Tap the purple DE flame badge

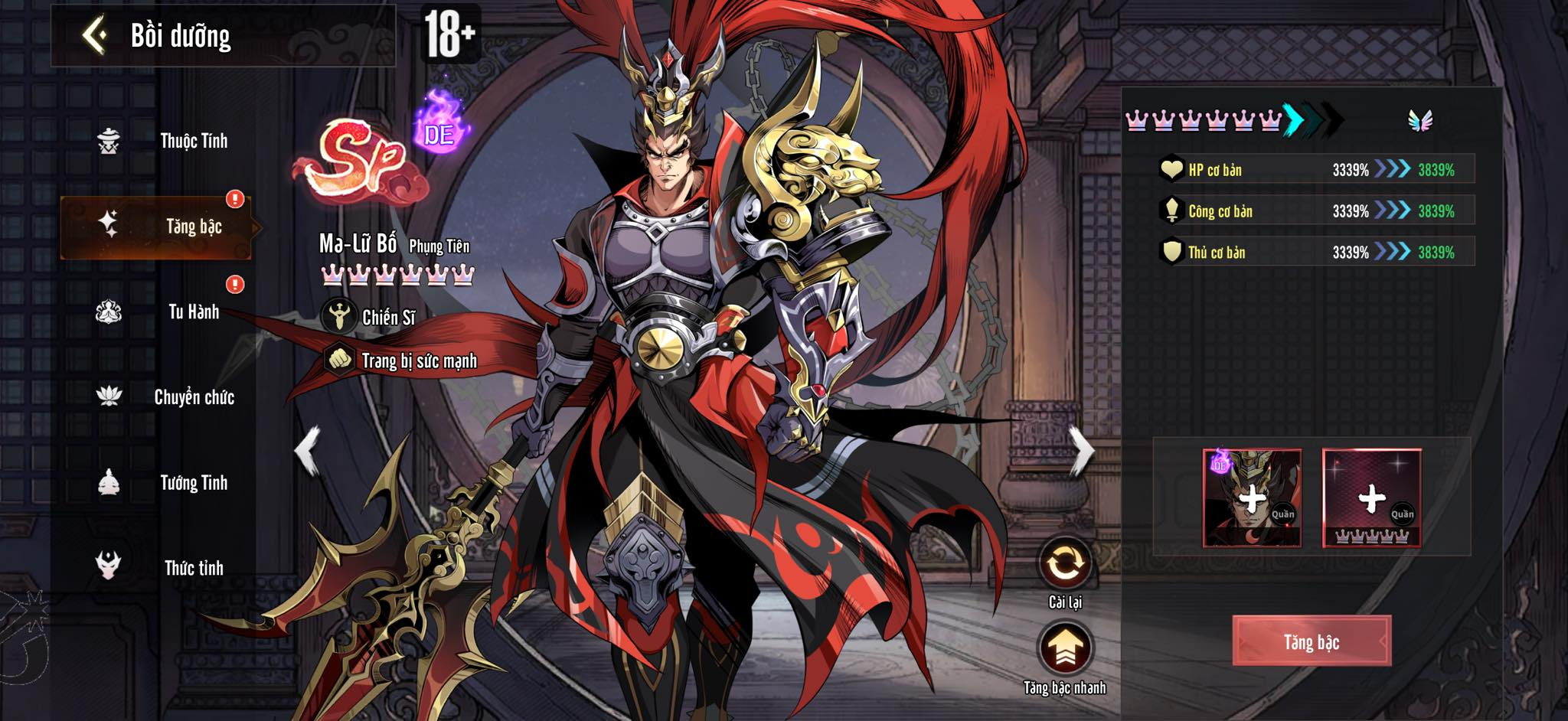(439, 126)
